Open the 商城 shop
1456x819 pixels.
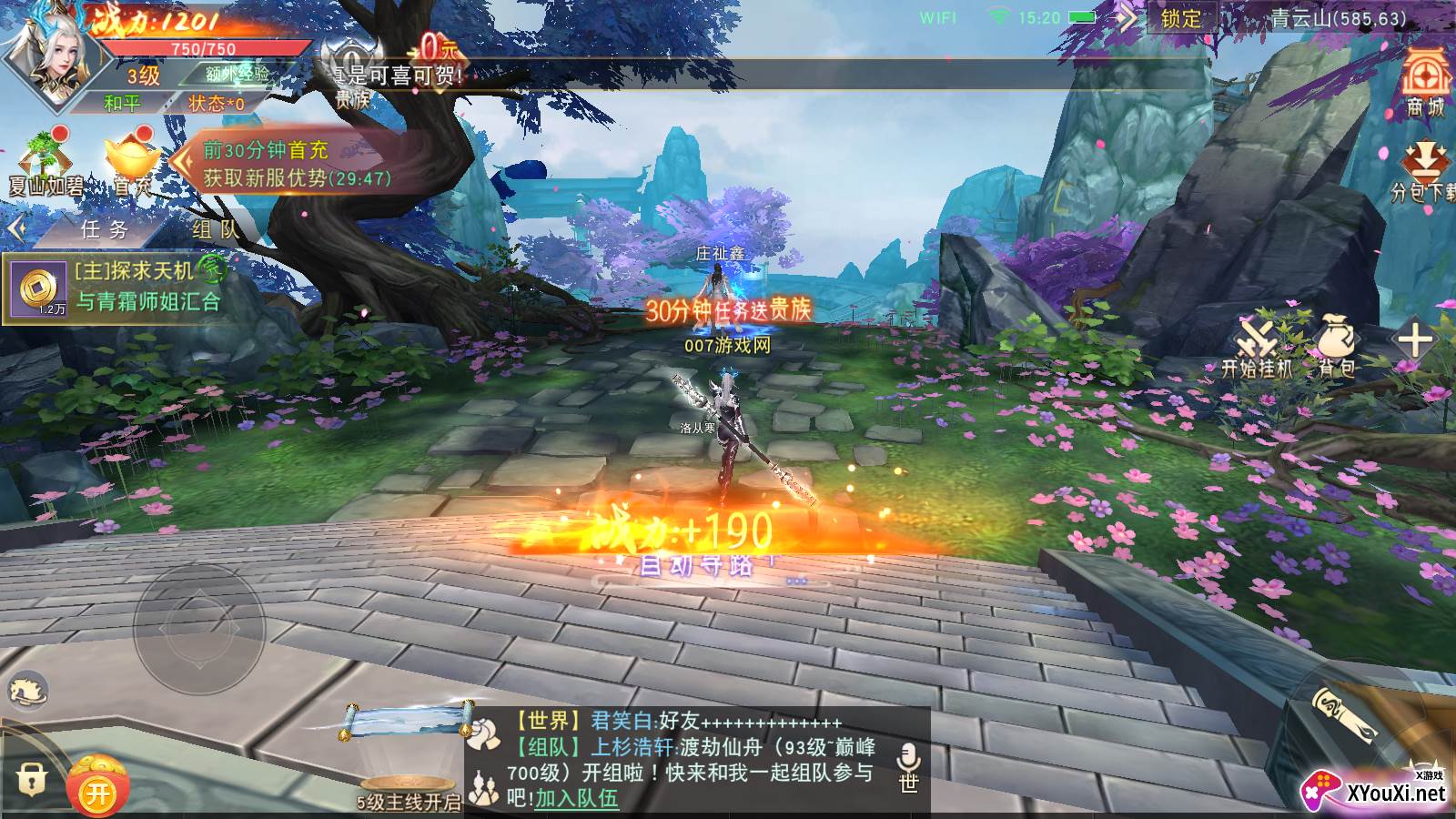(x=1424, y=82)
